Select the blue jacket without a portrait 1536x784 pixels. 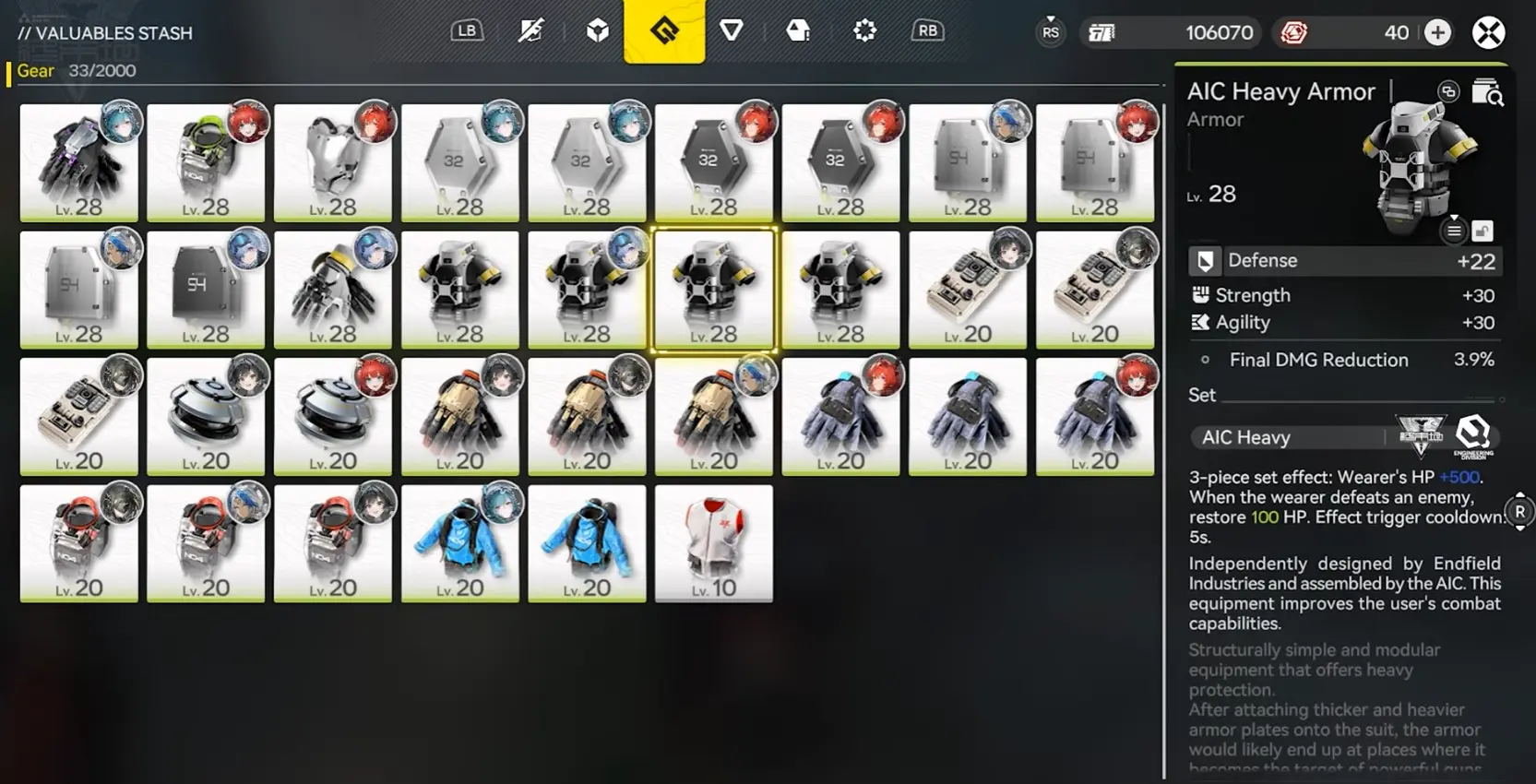587,543
